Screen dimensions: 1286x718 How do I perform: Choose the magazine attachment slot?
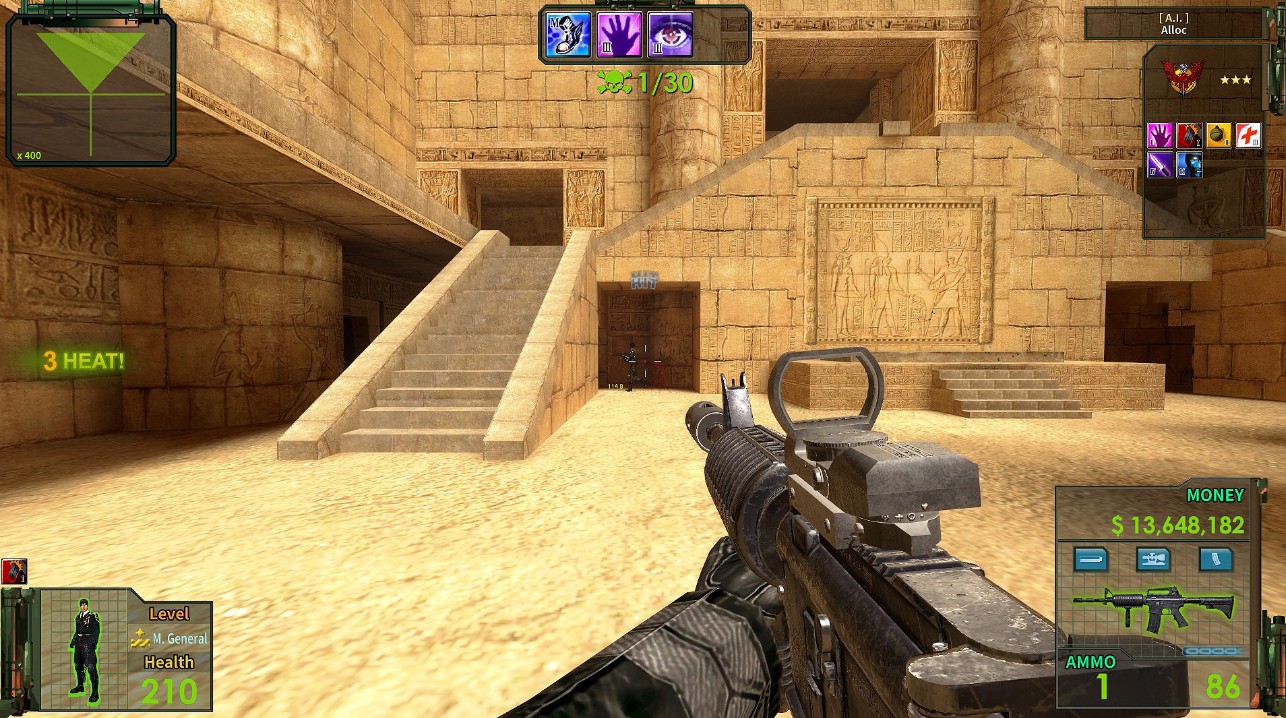(1215, 559)
